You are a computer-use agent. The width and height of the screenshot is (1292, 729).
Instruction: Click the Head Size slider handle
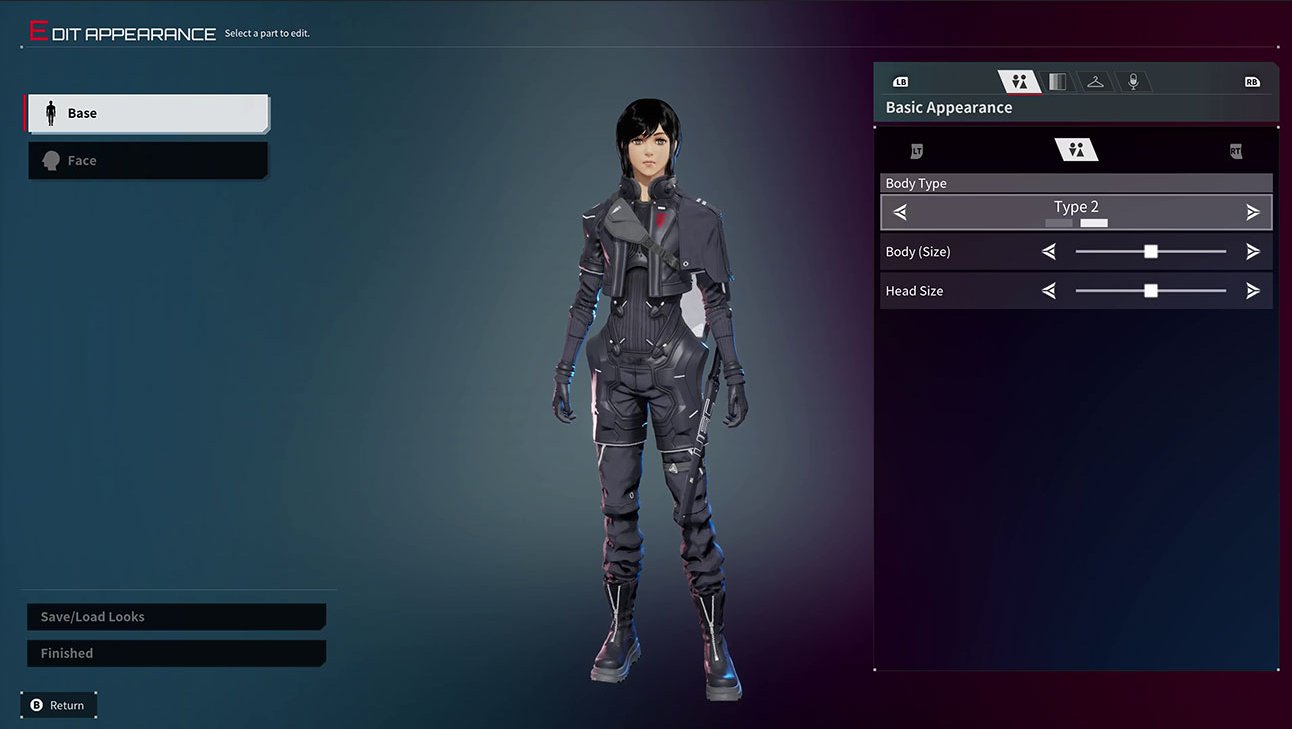pyautogui.click(x=1151, y=291)
